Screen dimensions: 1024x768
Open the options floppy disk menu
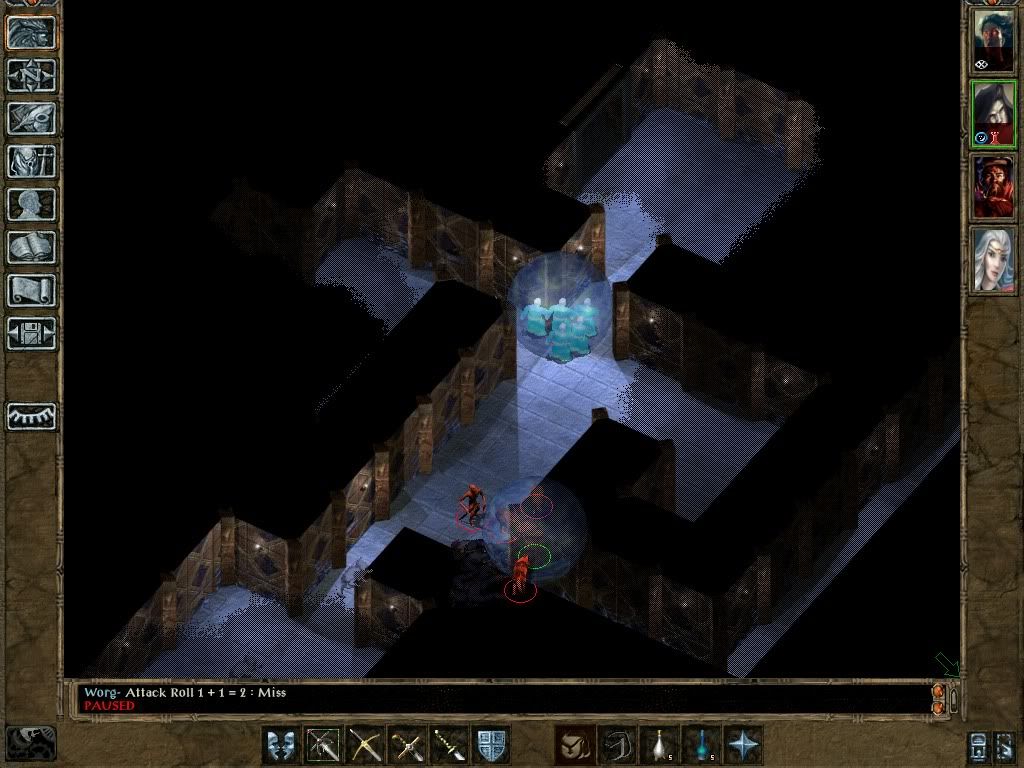31,333
